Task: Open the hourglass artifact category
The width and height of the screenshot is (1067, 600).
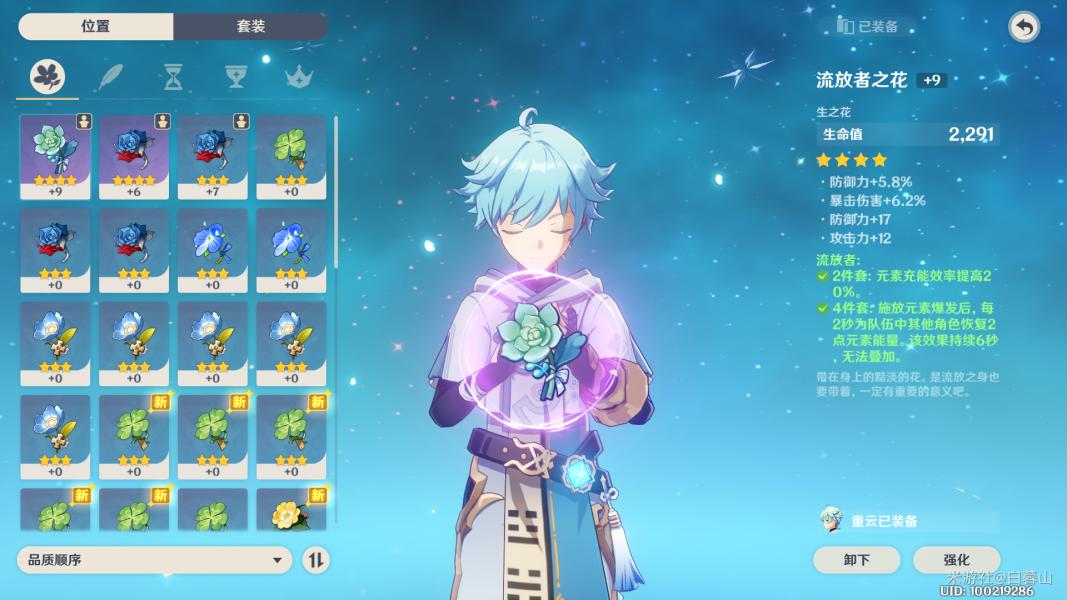Action: tap(173, 76)
